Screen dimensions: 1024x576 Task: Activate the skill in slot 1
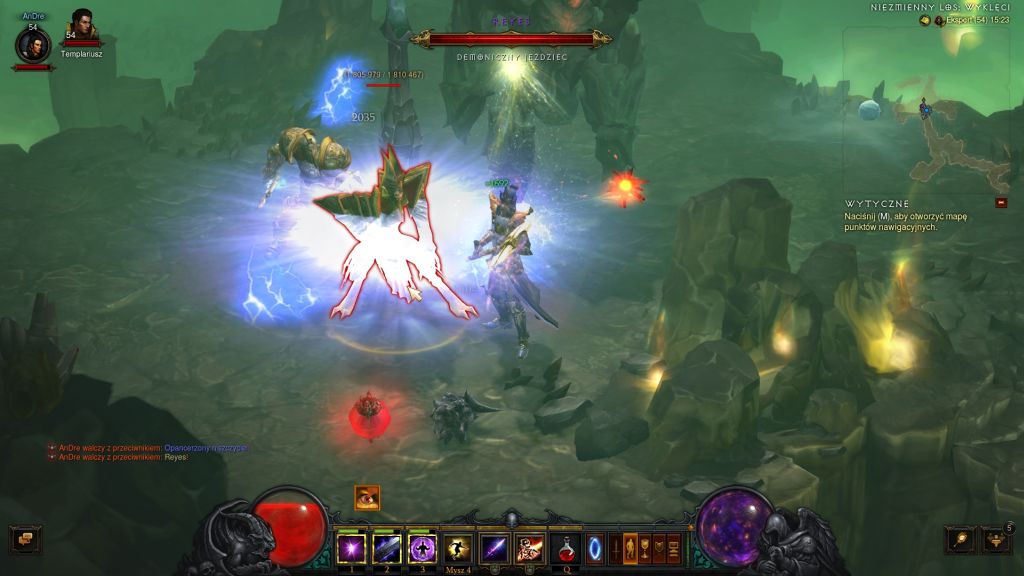click(351, 548)
